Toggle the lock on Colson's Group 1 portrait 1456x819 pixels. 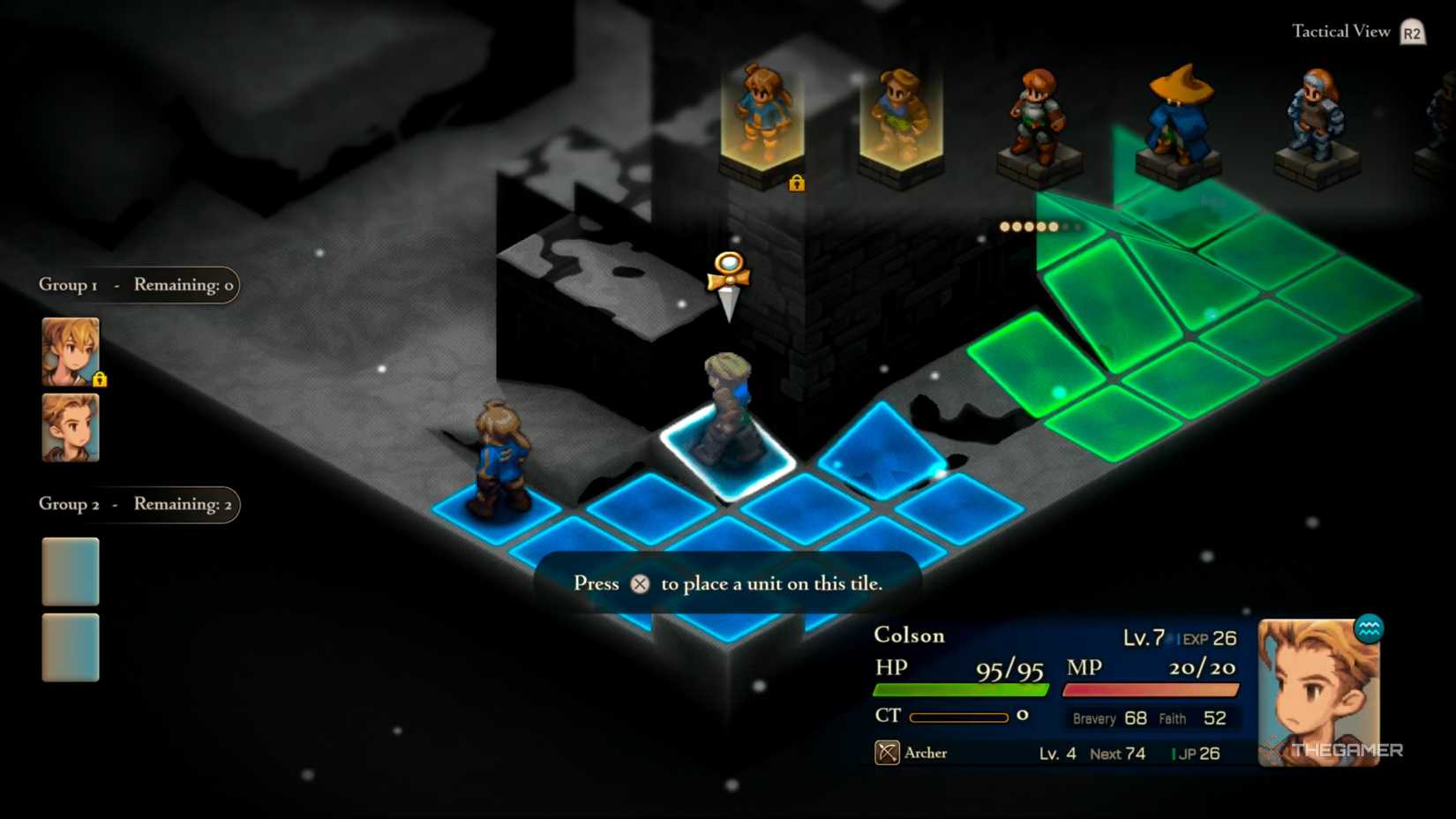click(x=103, y=379)
